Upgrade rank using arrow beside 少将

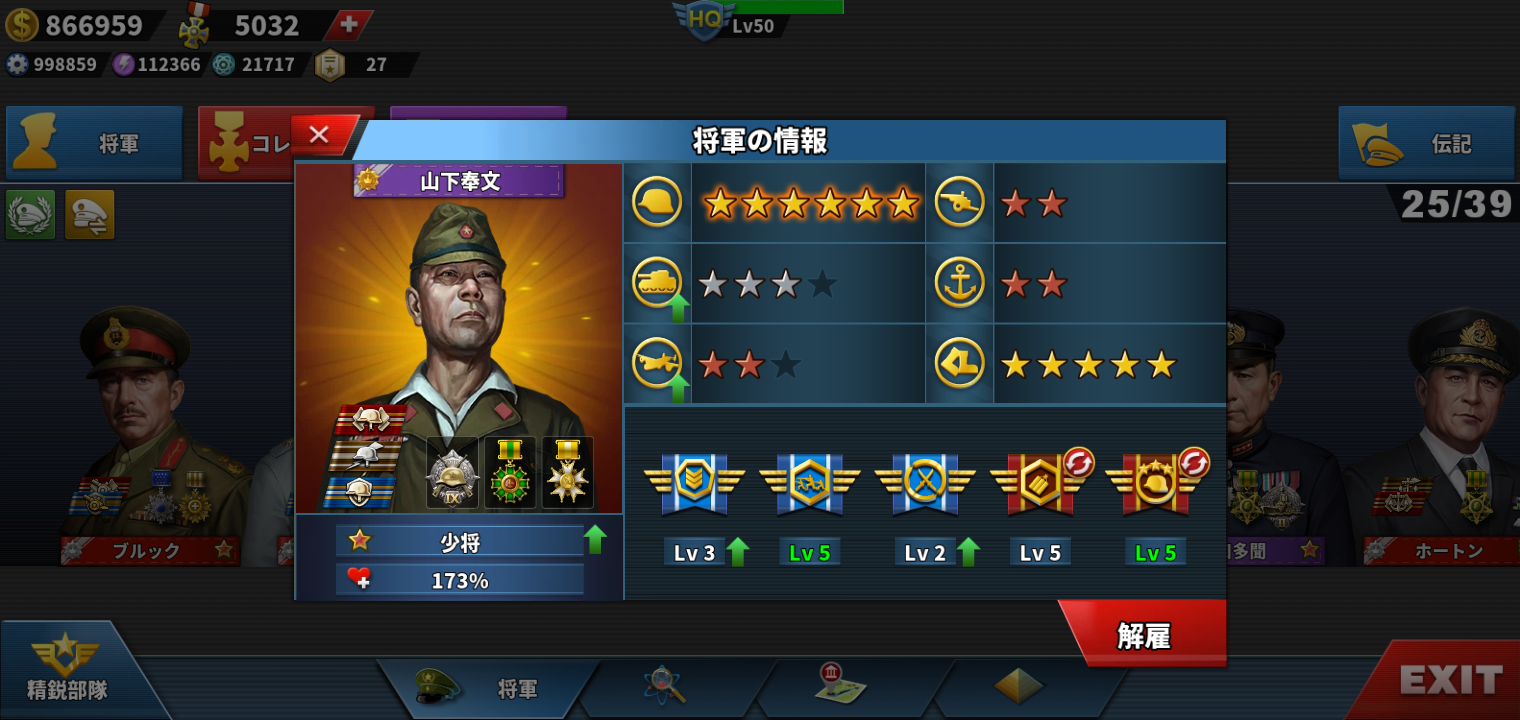coord(595,540)
